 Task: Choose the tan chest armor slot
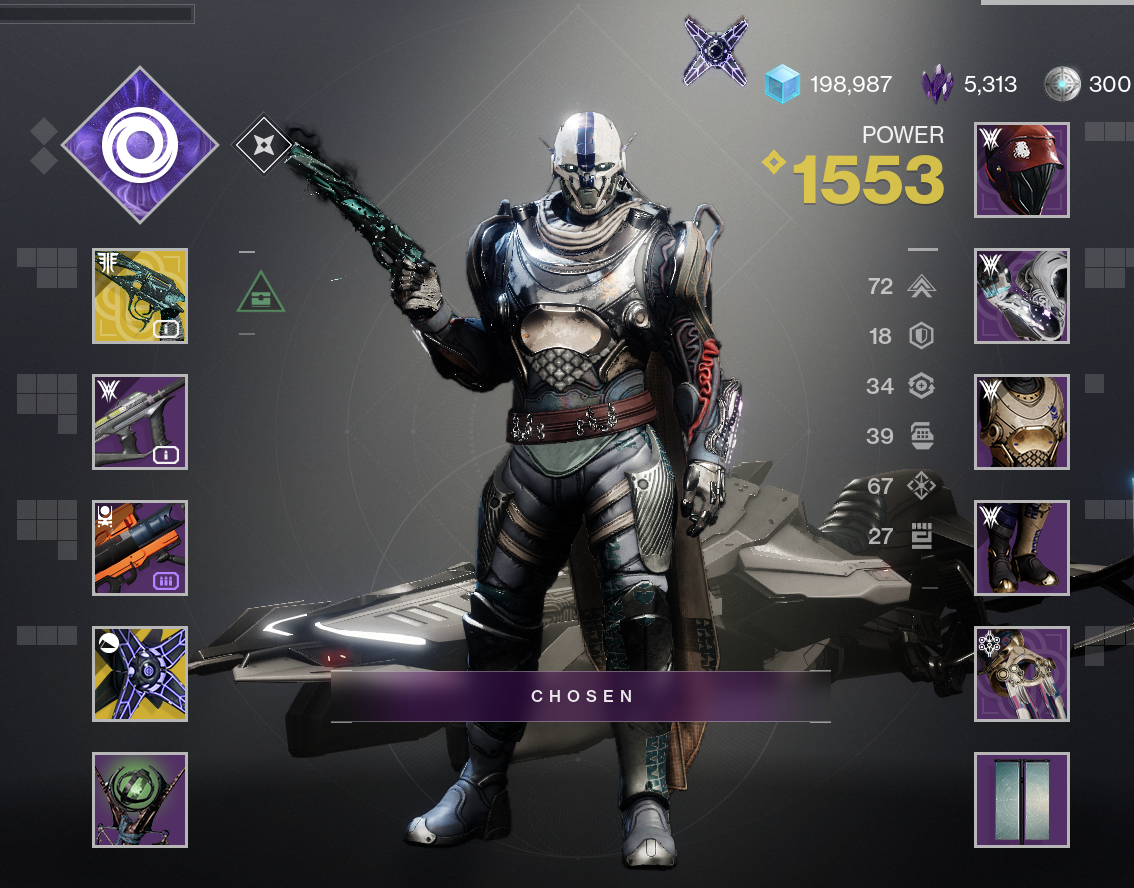[1022, 422]
